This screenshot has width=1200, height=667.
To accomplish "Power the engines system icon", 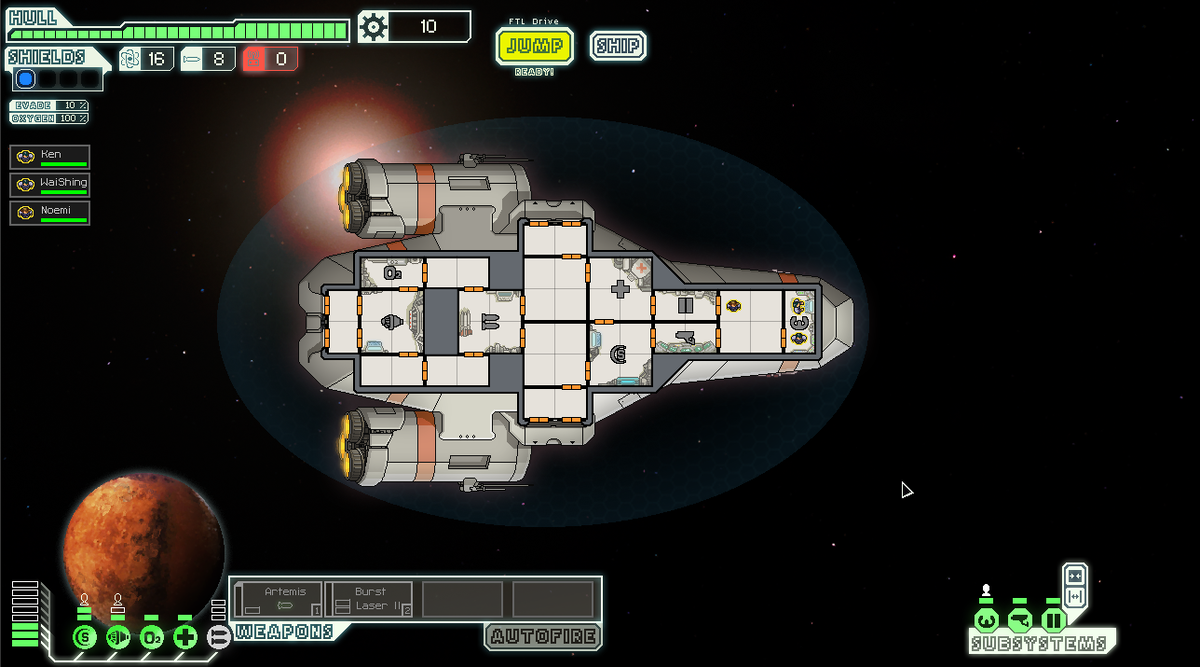I will 118,636.
